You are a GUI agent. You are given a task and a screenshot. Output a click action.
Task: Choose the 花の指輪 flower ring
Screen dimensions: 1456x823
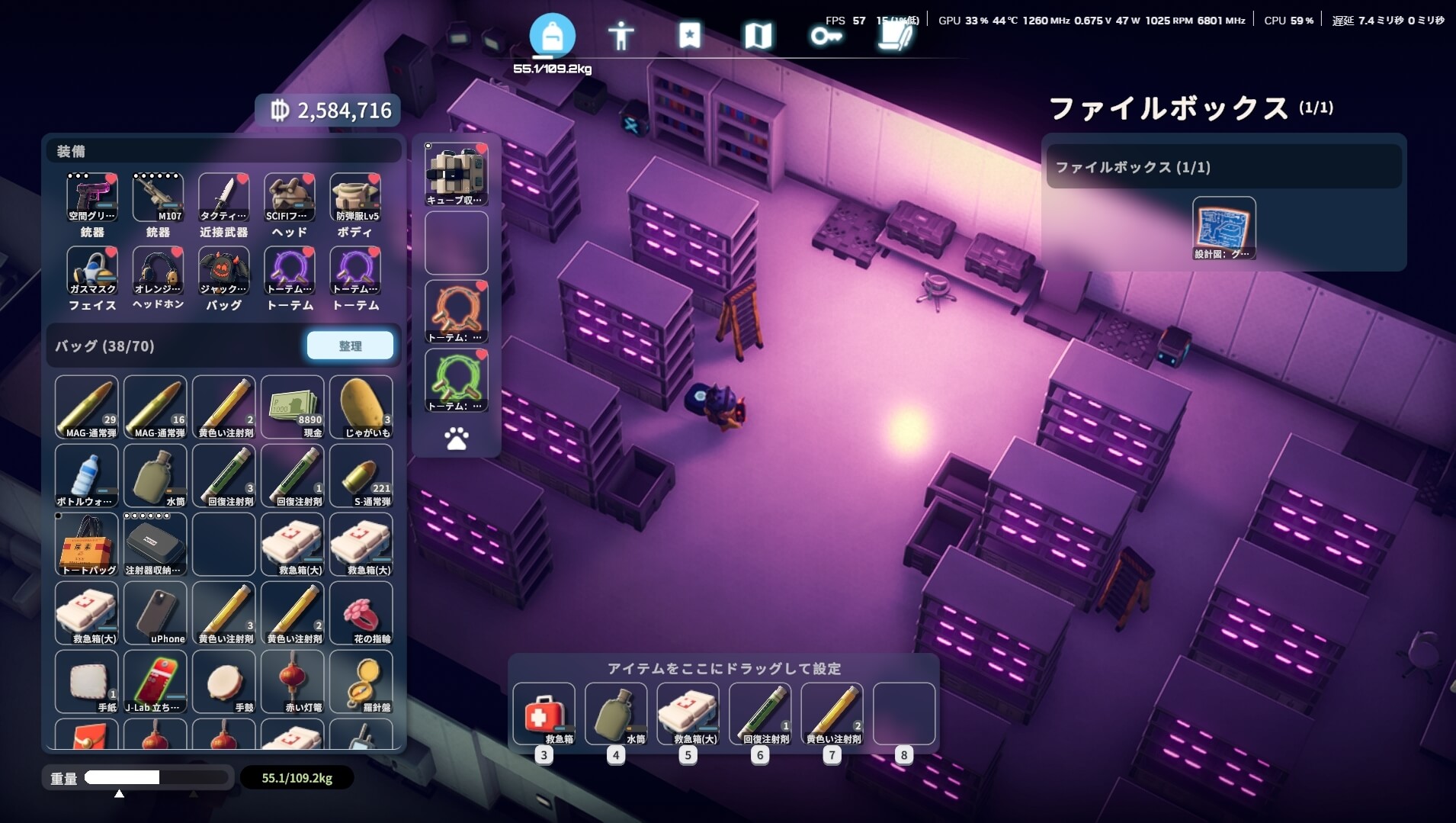point(361,612)
